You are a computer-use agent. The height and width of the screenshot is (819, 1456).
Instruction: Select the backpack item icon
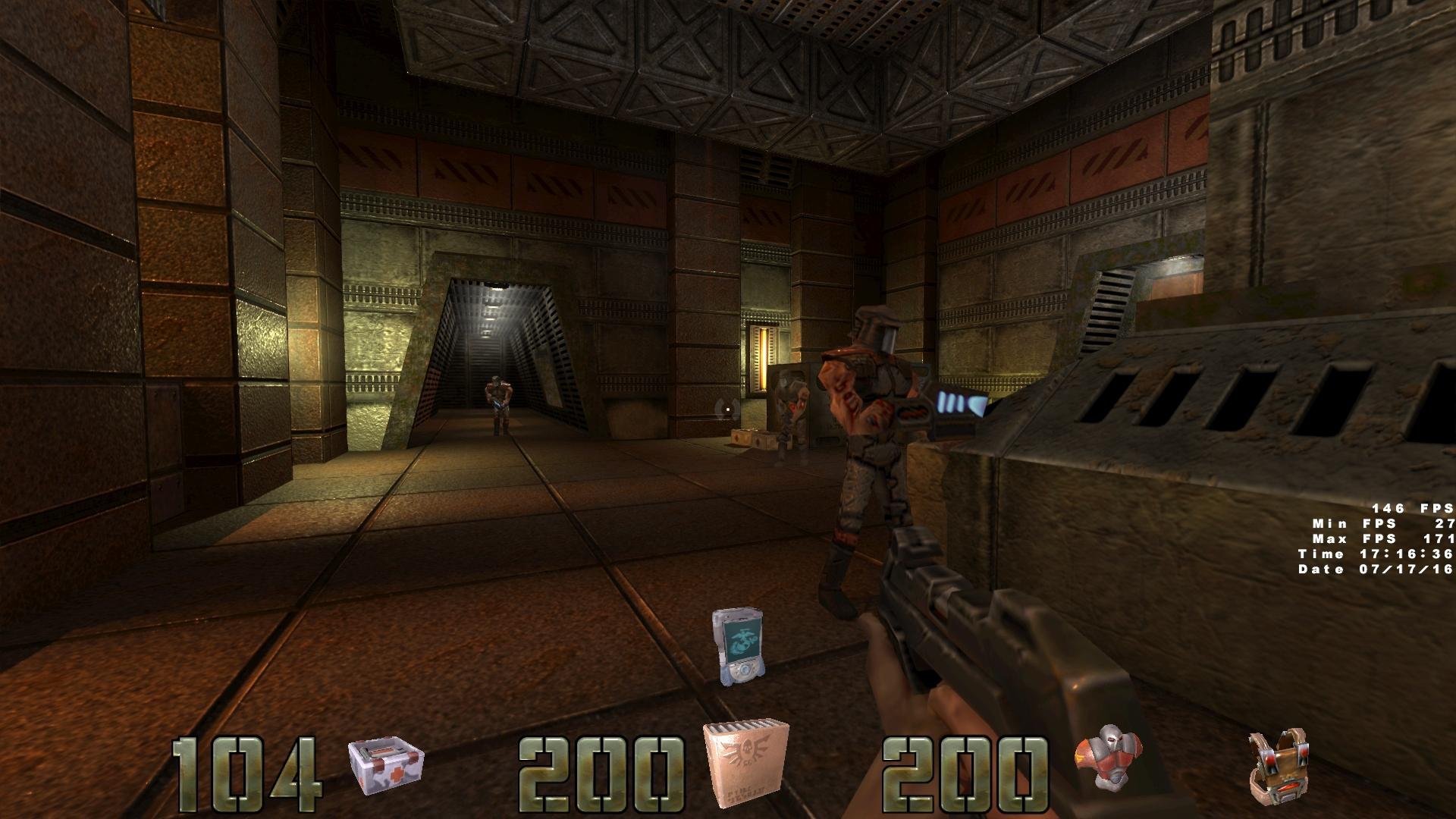[x=1278, y=768]
